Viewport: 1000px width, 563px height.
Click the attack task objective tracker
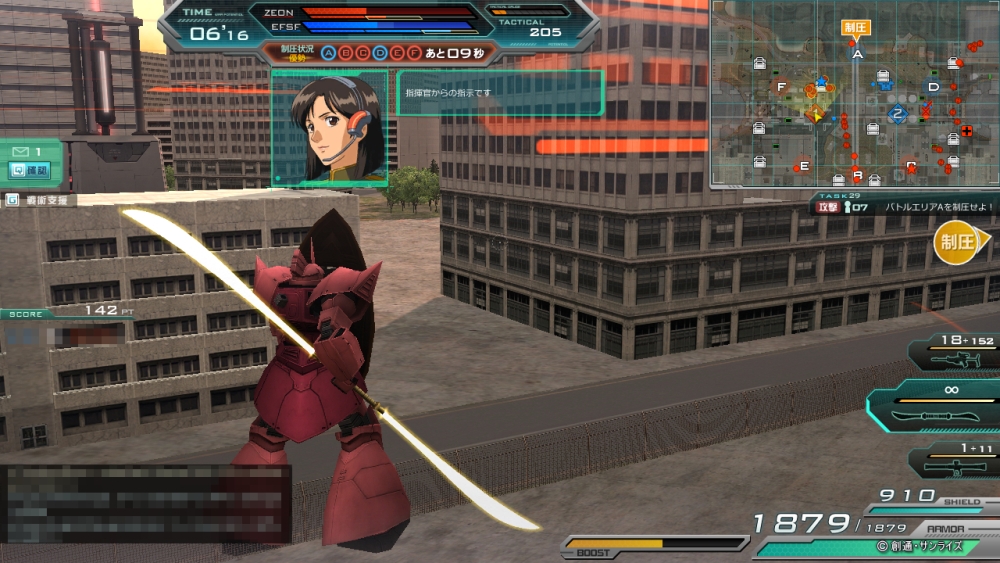tap(905, 206)
